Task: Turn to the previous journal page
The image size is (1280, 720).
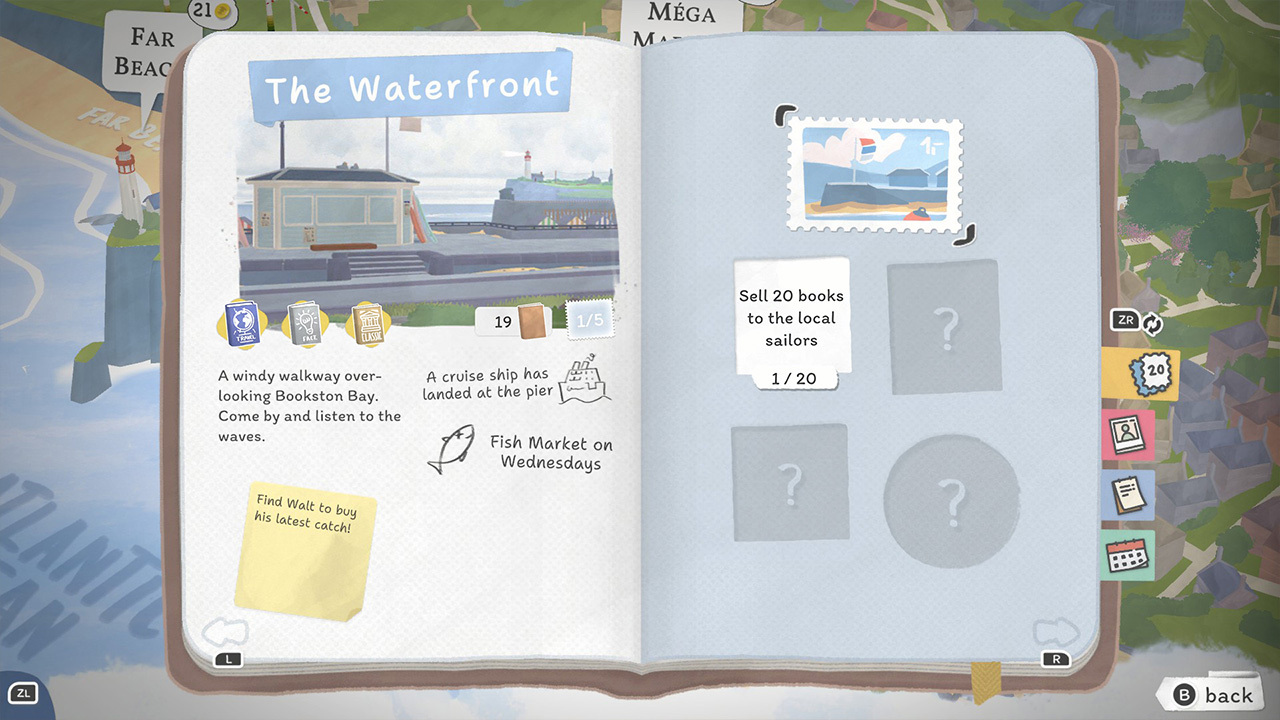Action: coord(225,632)
